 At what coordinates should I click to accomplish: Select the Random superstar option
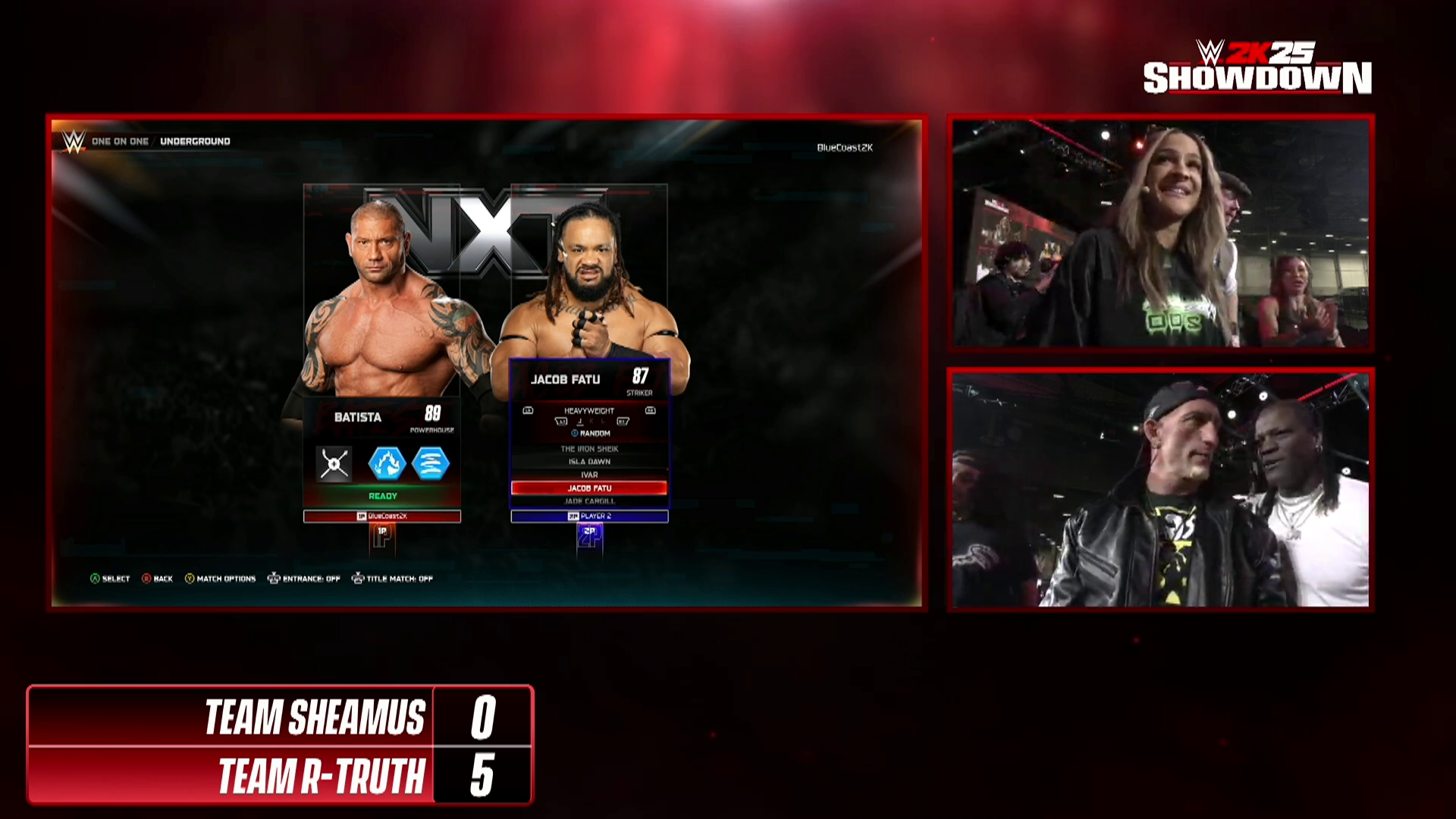(591, 434)
